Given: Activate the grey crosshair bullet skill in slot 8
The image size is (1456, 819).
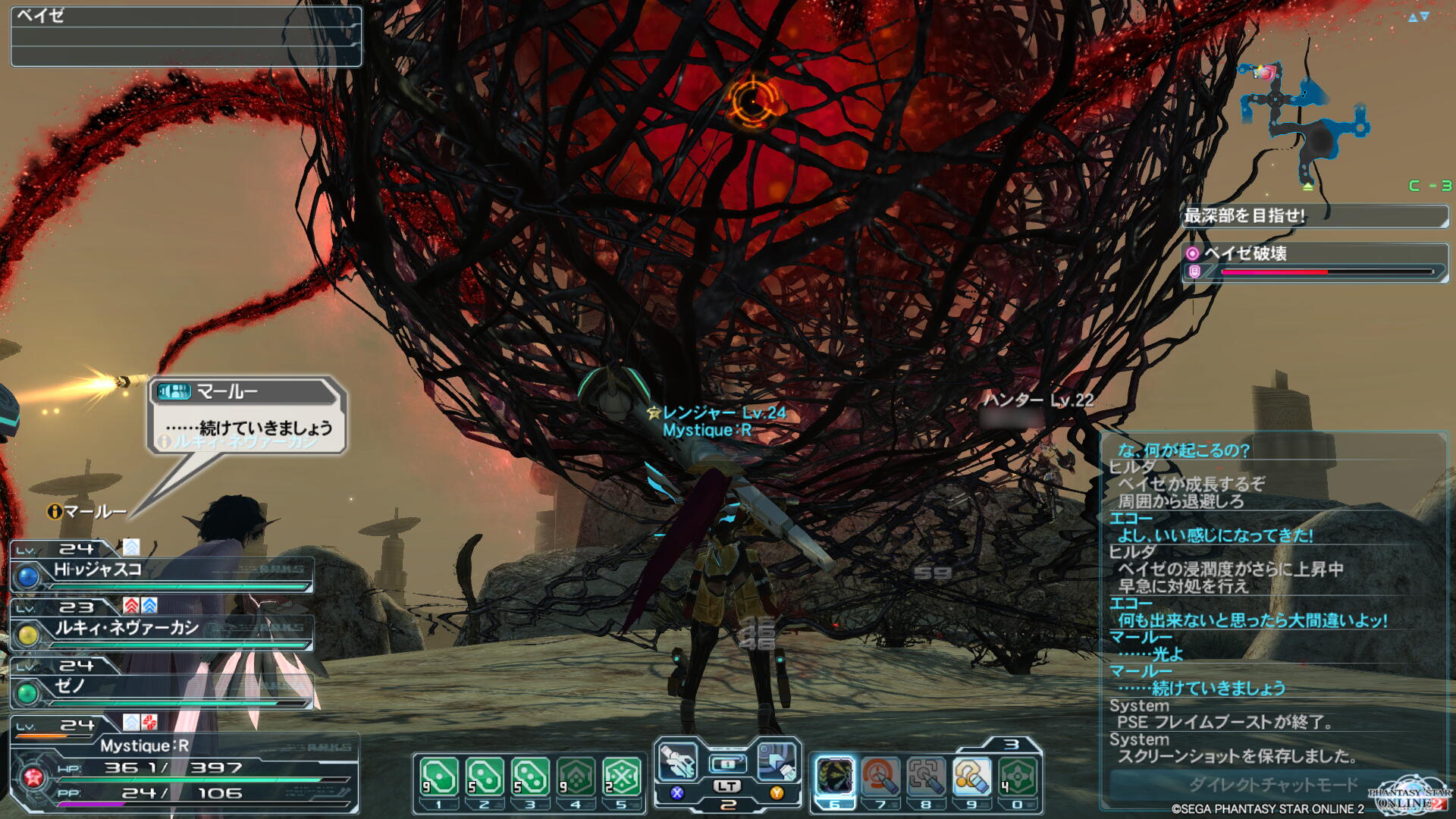Looking at the screenshot, I should (x=926, y=777).
